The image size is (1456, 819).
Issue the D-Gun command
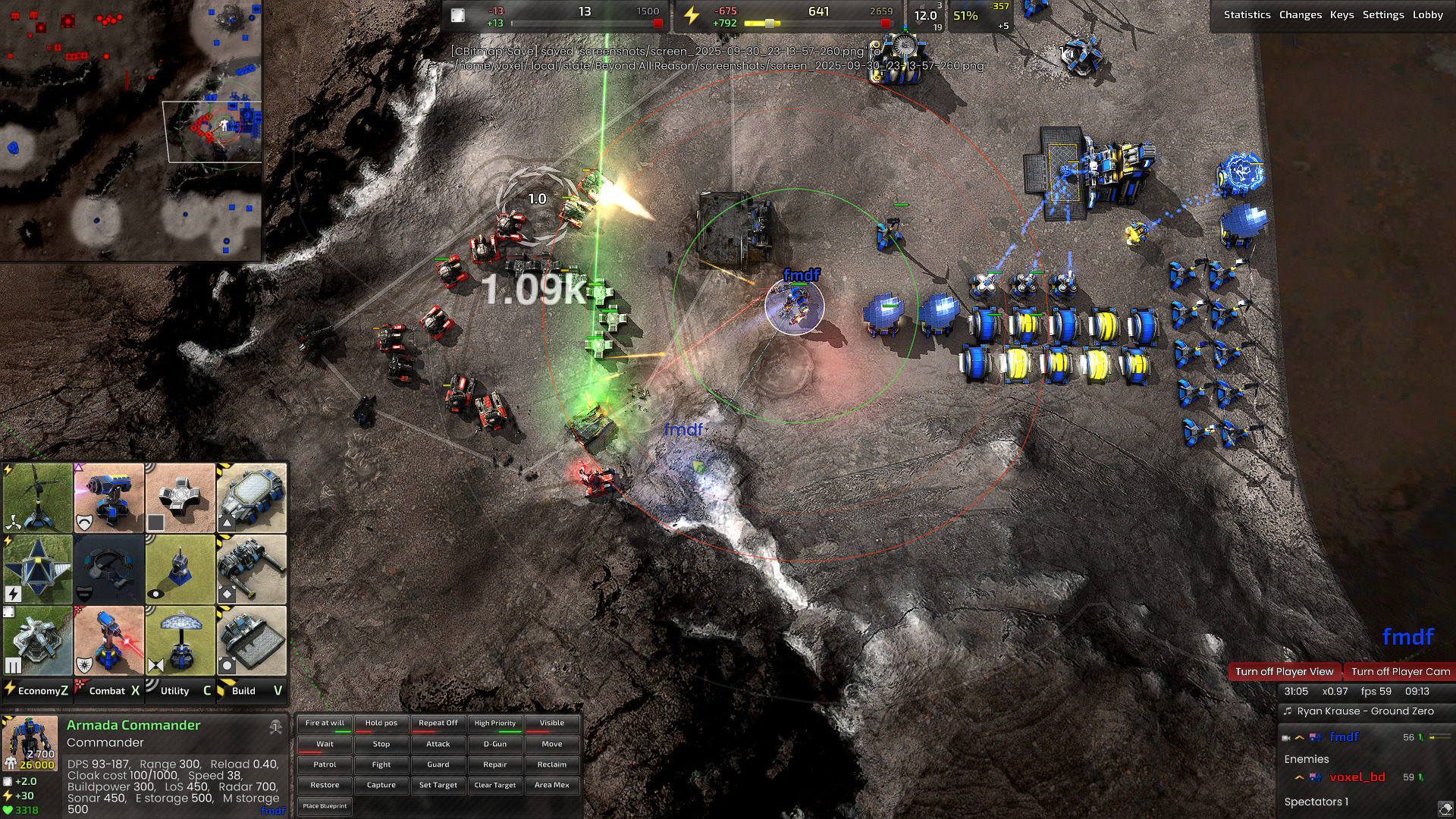click(495, 744)
